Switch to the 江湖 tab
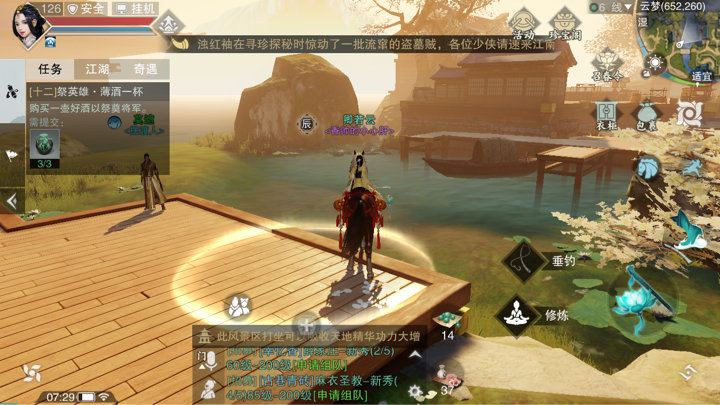Image resolution: width=720 pixels, height=405 pixels. point(97,69)
